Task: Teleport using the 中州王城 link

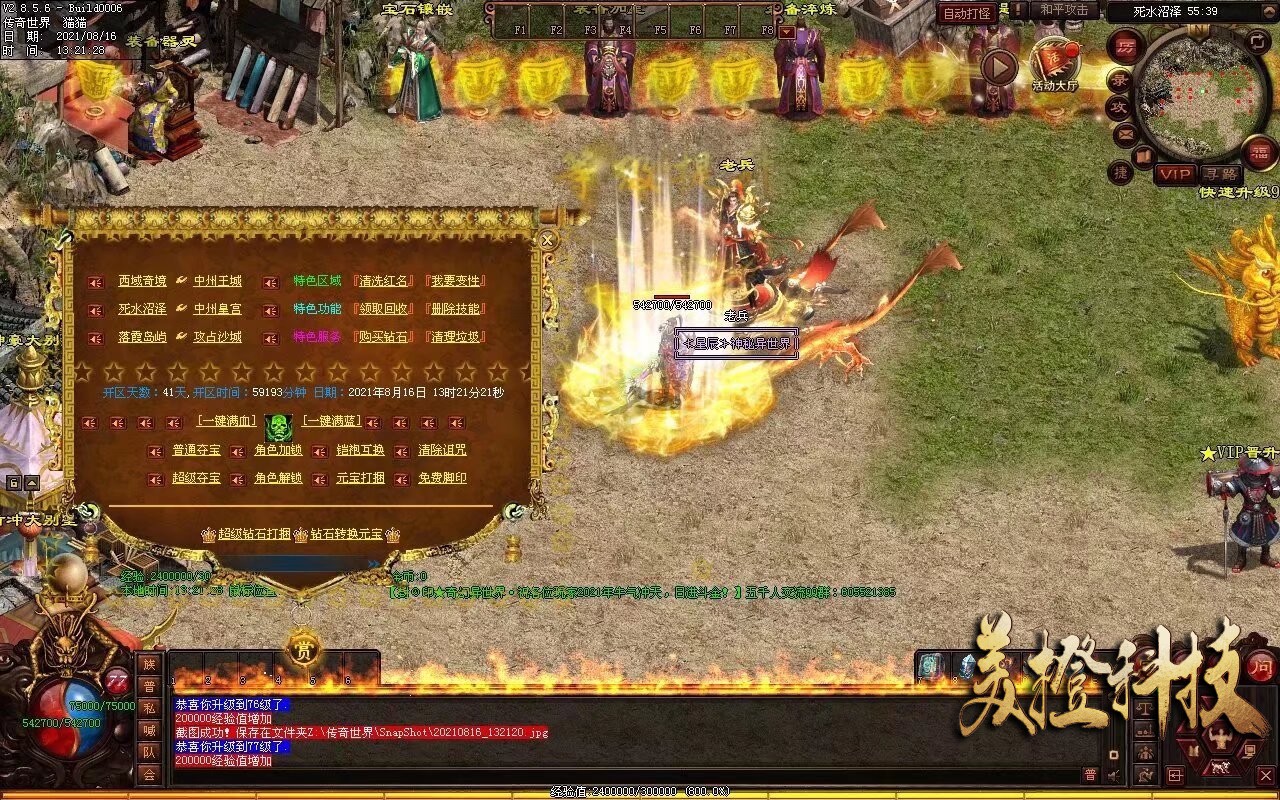Action: (217, 278)
